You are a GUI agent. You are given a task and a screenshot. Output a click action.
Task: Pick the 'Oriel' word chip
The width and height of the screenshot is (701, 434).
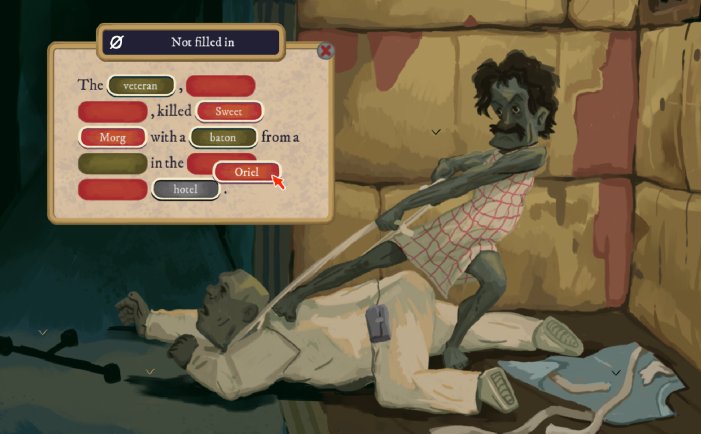coord(246,172)
